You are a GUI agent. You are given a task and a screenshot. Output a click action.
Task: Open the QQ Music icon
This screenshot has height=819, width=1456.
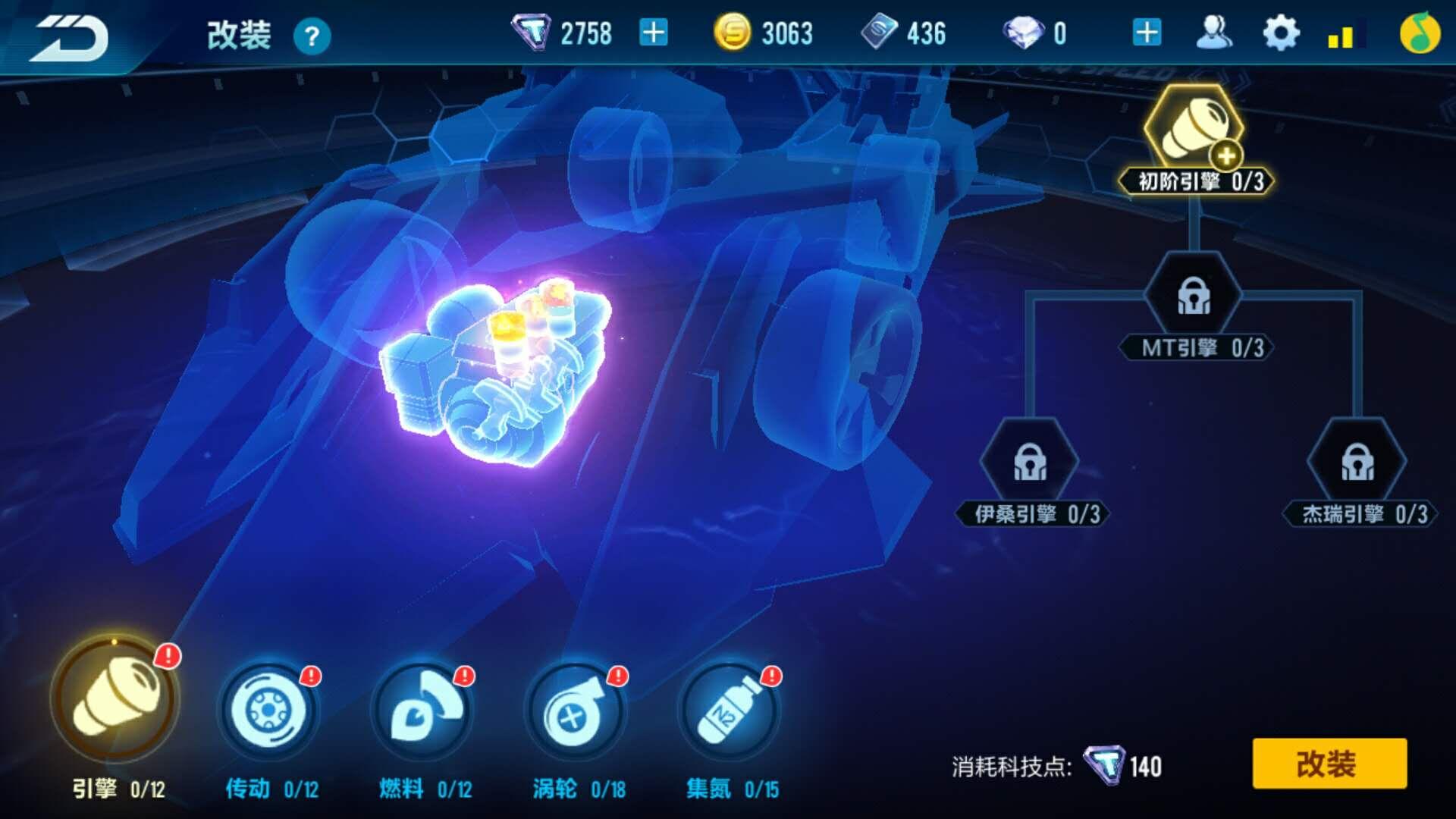[x=1419, y=33]
